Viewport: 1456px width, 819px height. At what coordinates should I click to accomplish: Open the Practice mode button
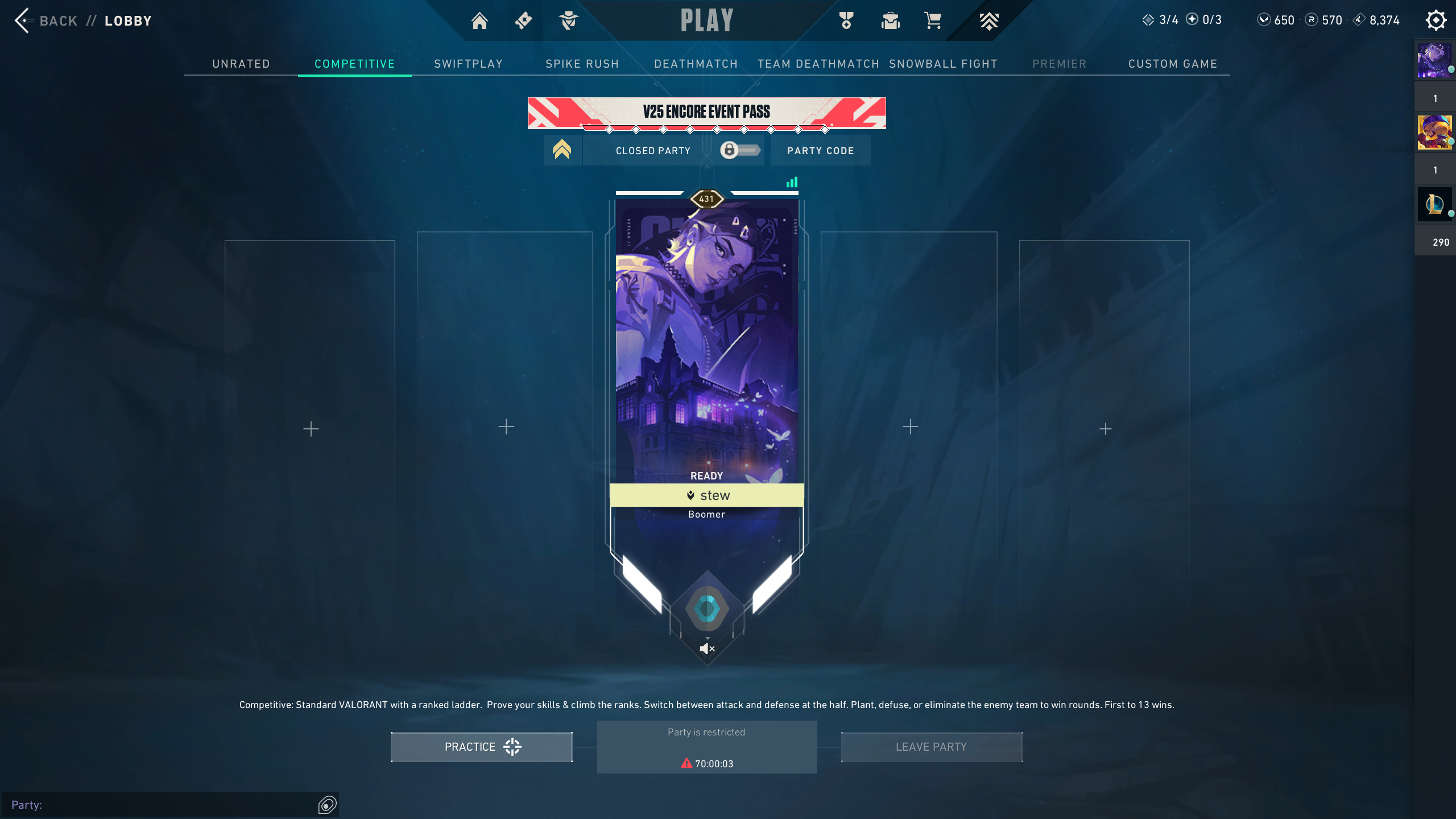pos(481,747)
